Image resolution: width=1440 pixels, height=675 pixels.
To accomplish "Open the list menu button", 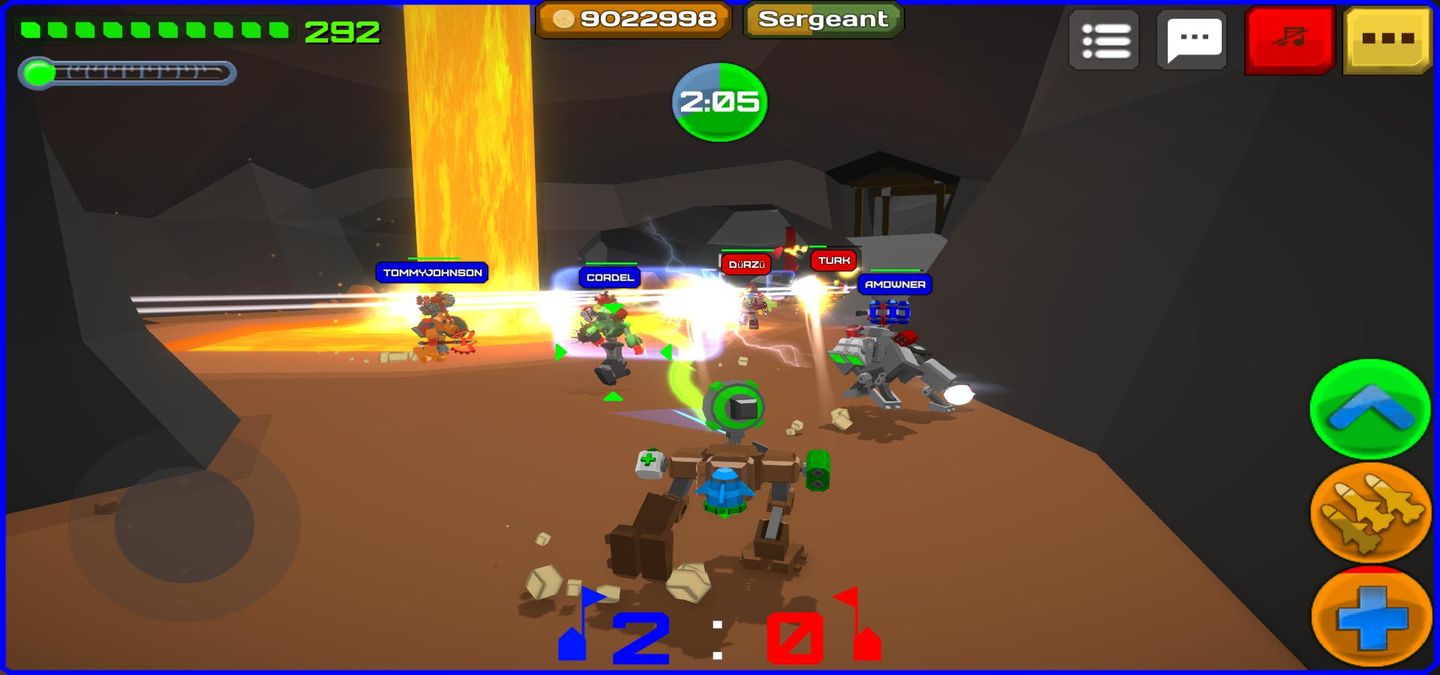I will pyautogui.click(x=1104, y=40).
